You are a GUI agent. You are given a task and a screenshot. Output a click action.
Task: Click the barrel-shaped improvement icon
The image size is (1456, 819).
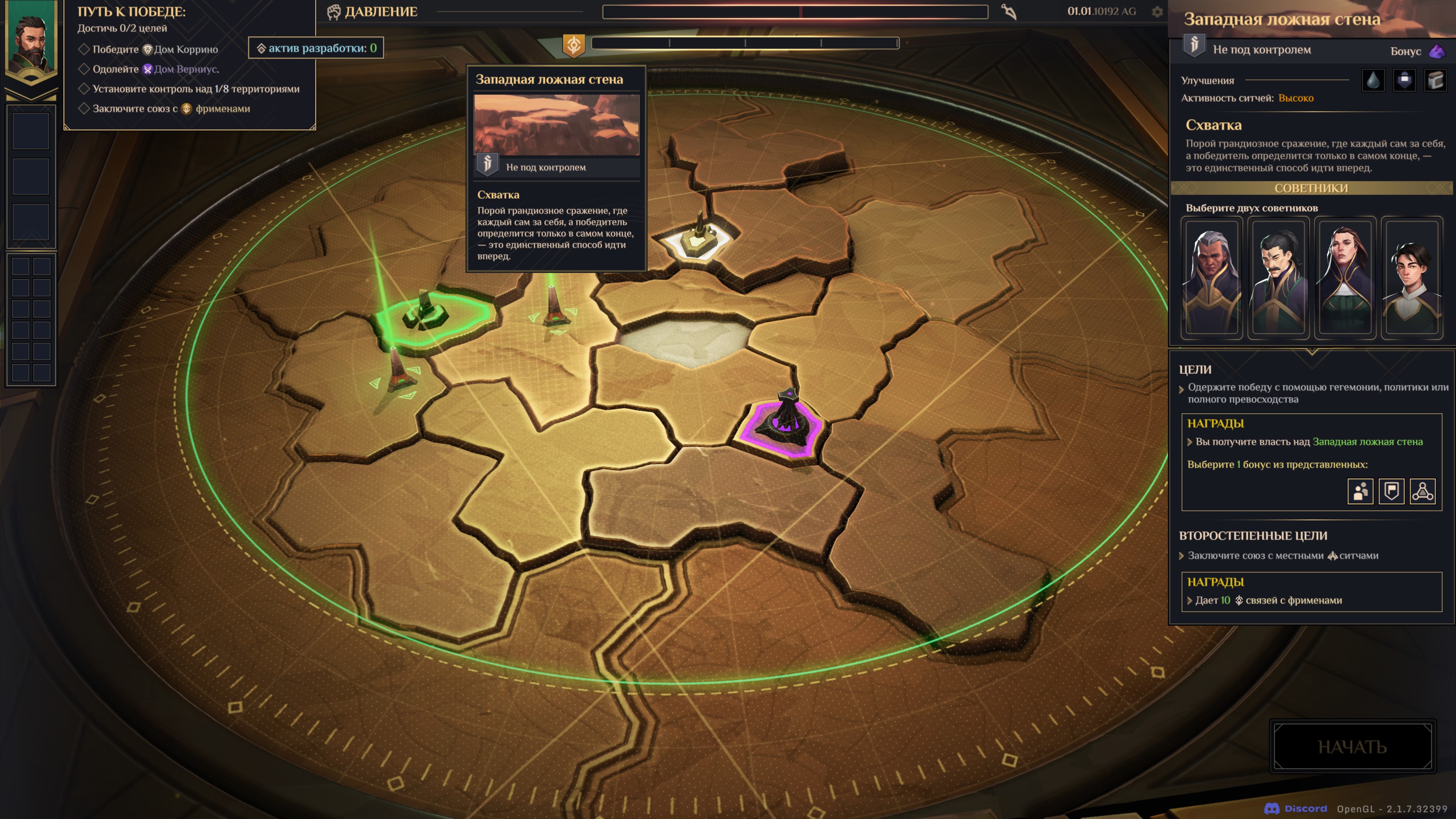click(x=1435, y=80)
